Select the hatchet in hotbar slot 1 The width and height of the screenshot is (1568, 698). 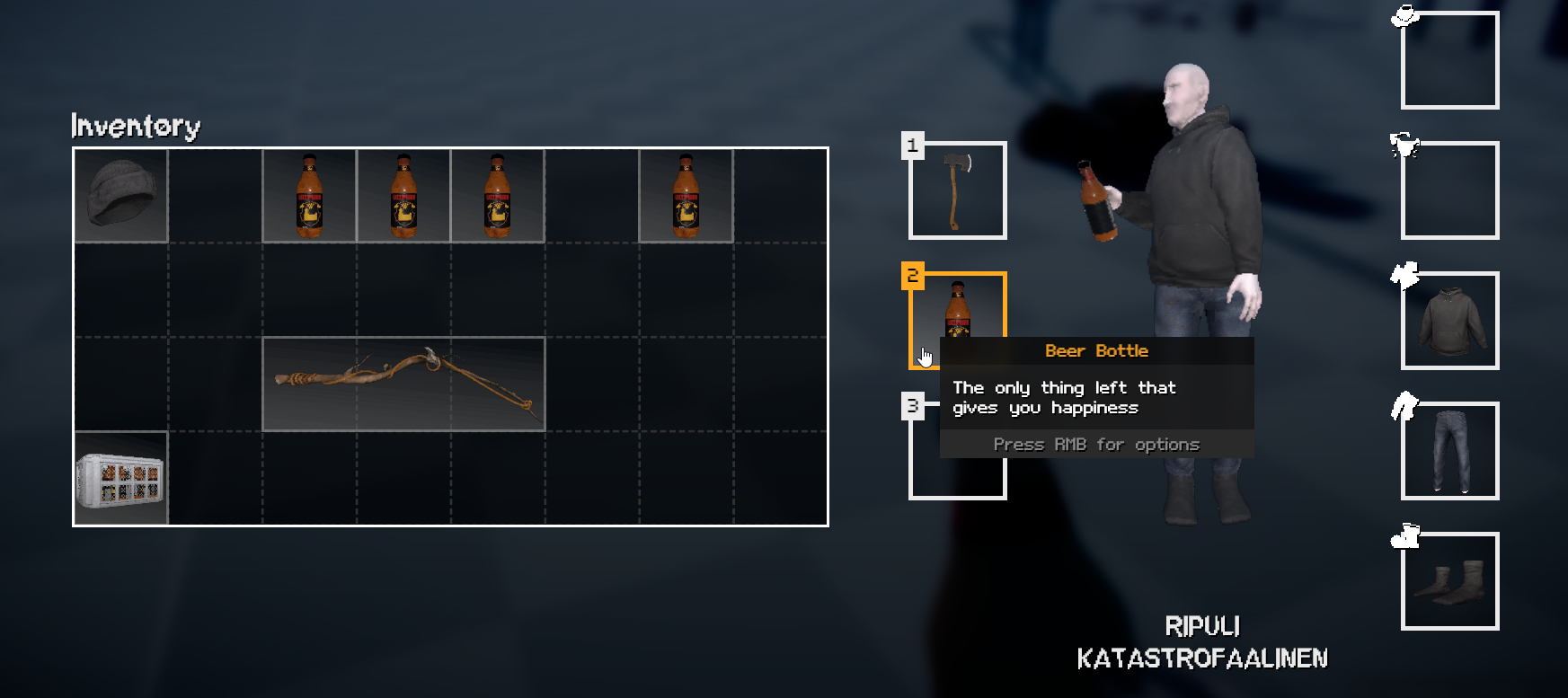click(x=958, y=190)
